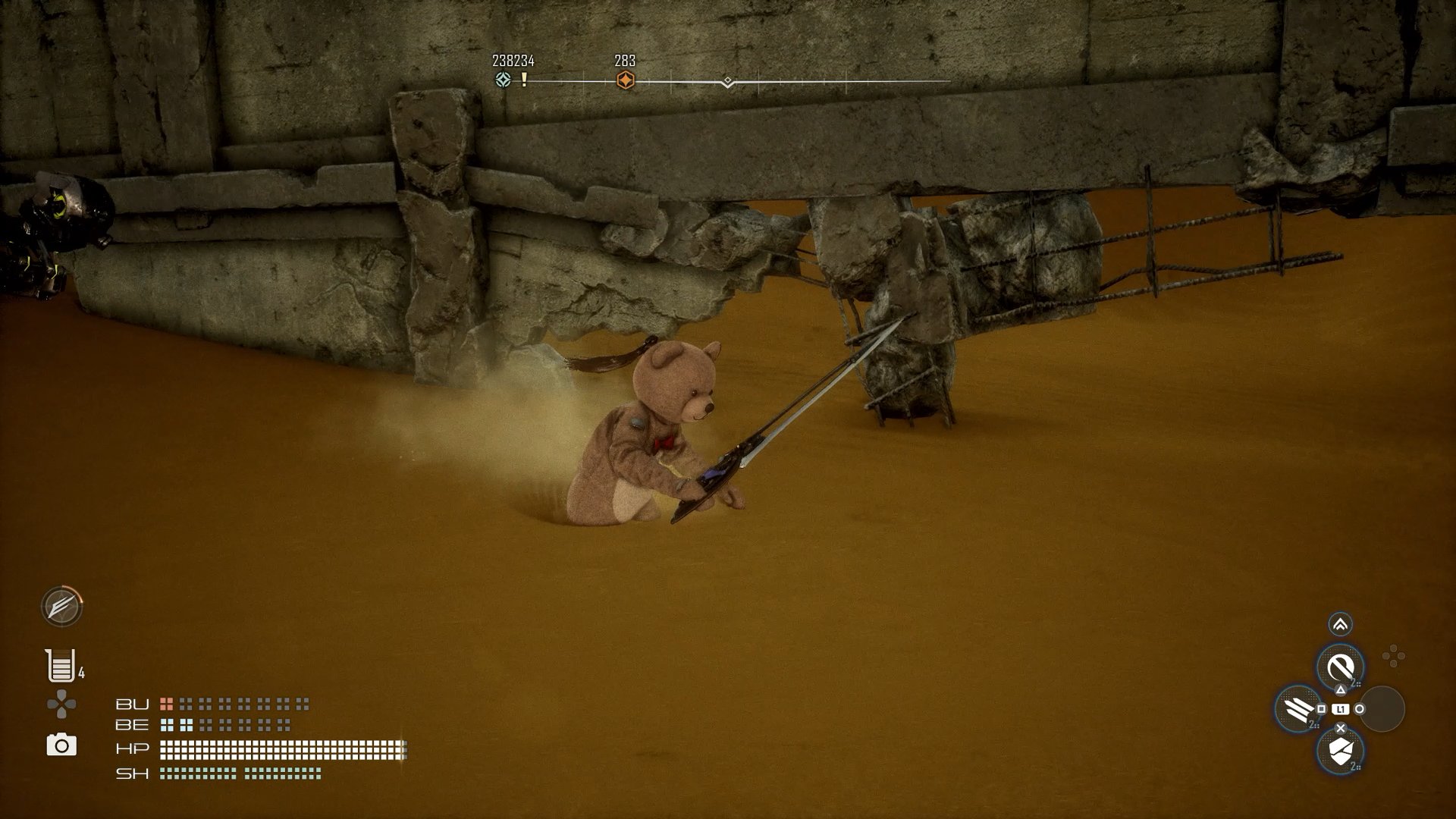1456x819 pixels.
Task: Activate the triple-blade skill icon
Action: pyautogui.click(x=1298, y=709)
